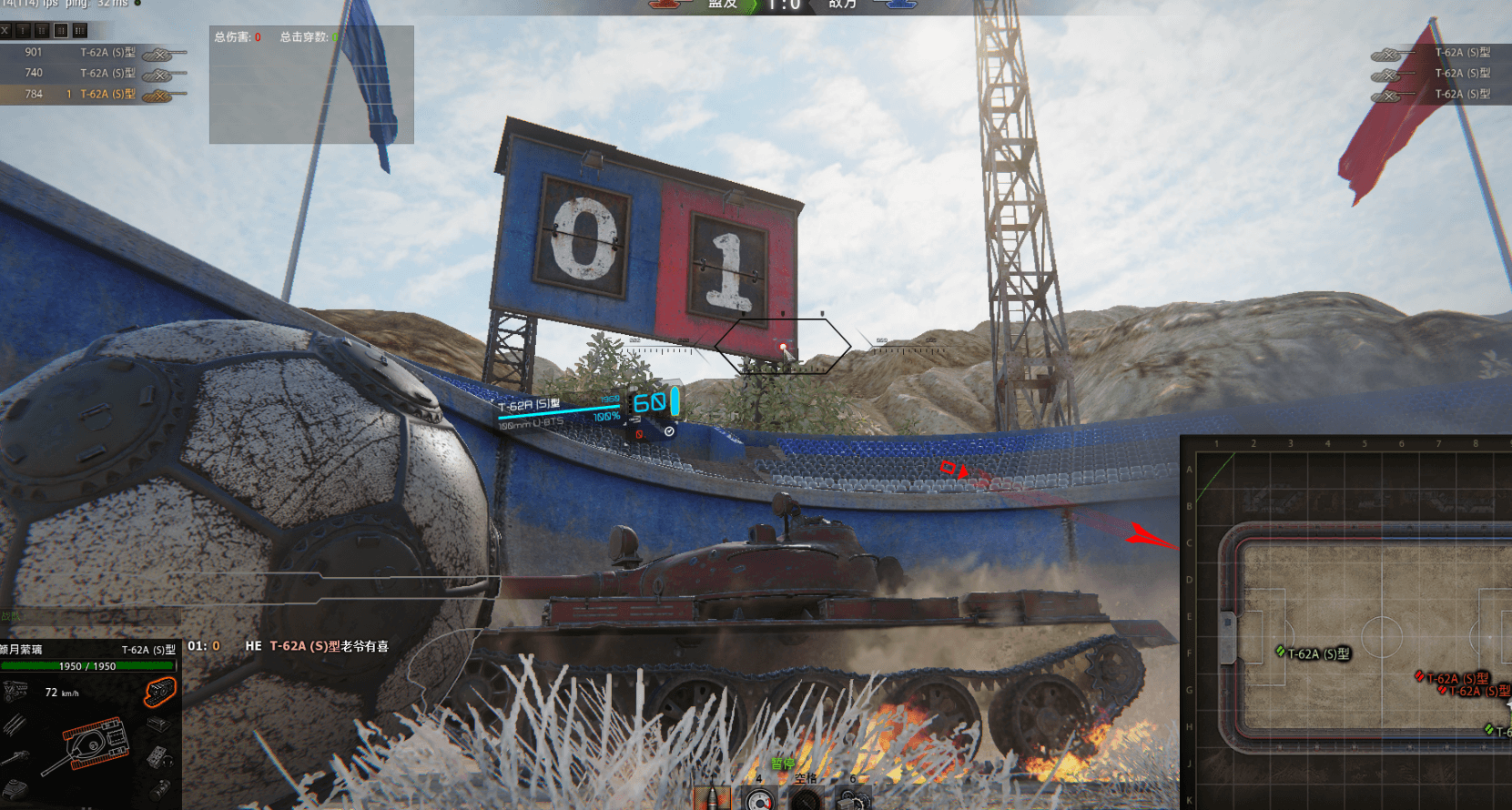1512x810 pixels.
Task: Select the highlighted player row showing 784
Action: [x=91, y=94]
